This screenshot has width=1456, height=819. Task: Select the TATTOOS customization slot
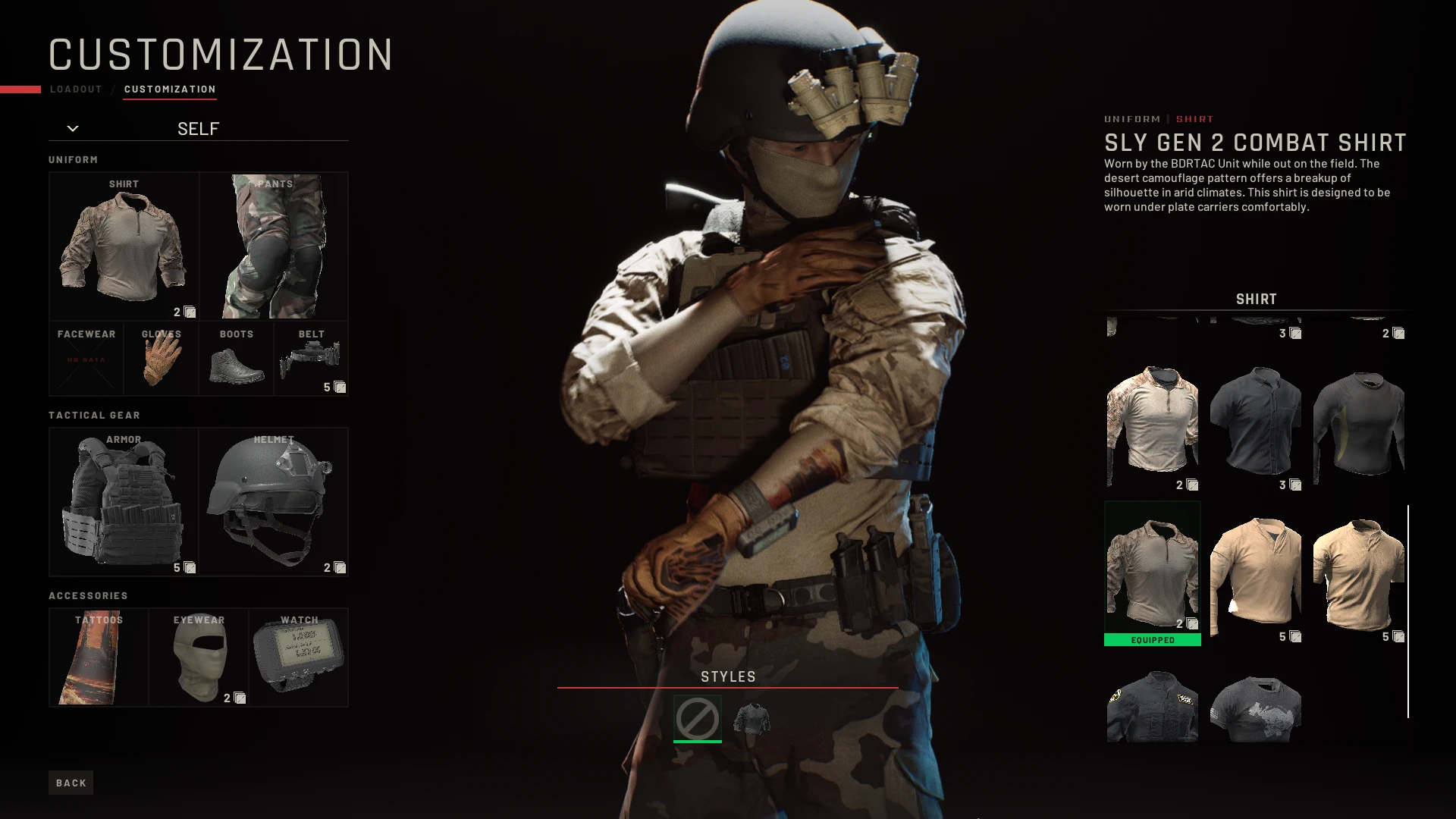point(99,656)
